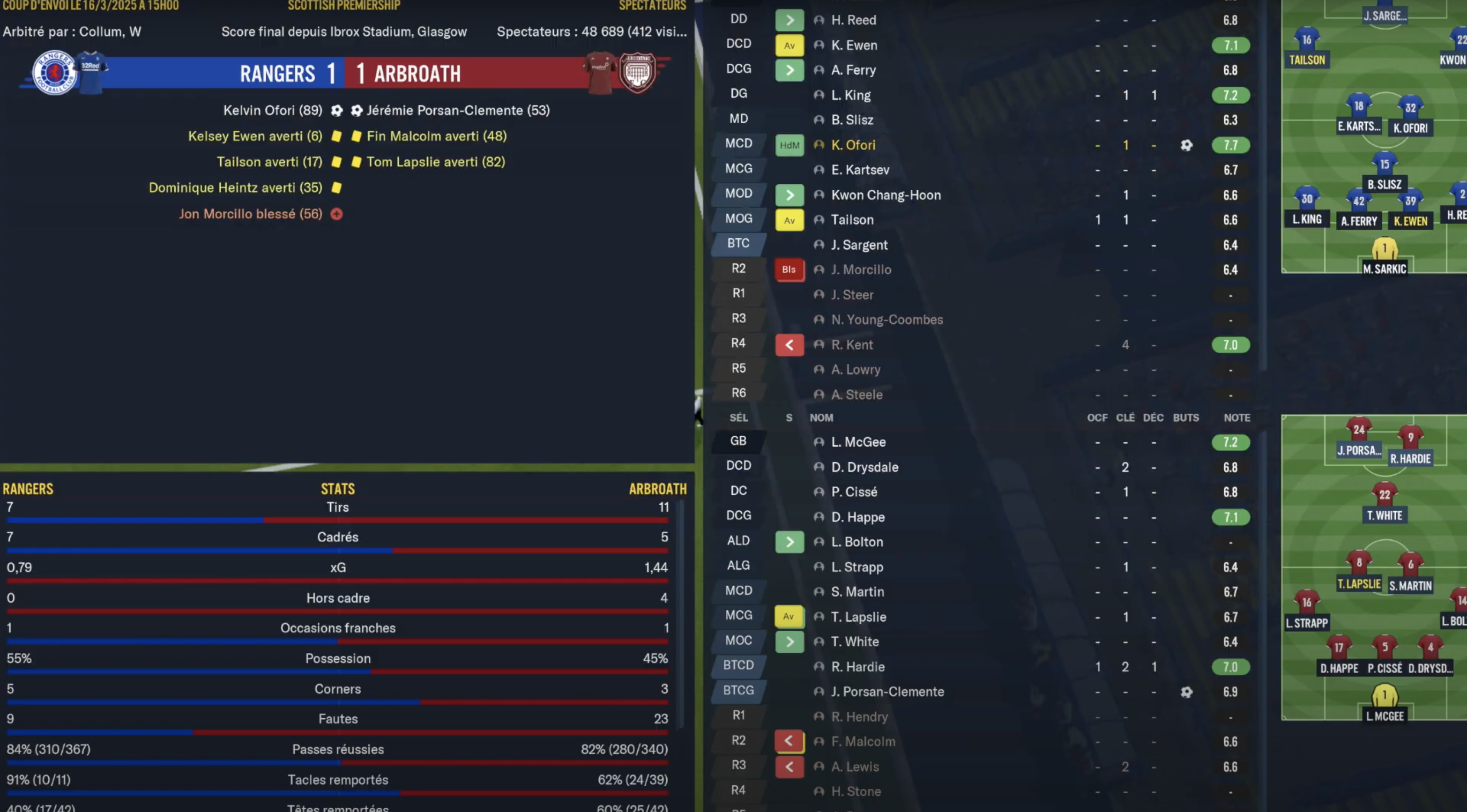Open goalkeeper L. McGee's row

858,442
